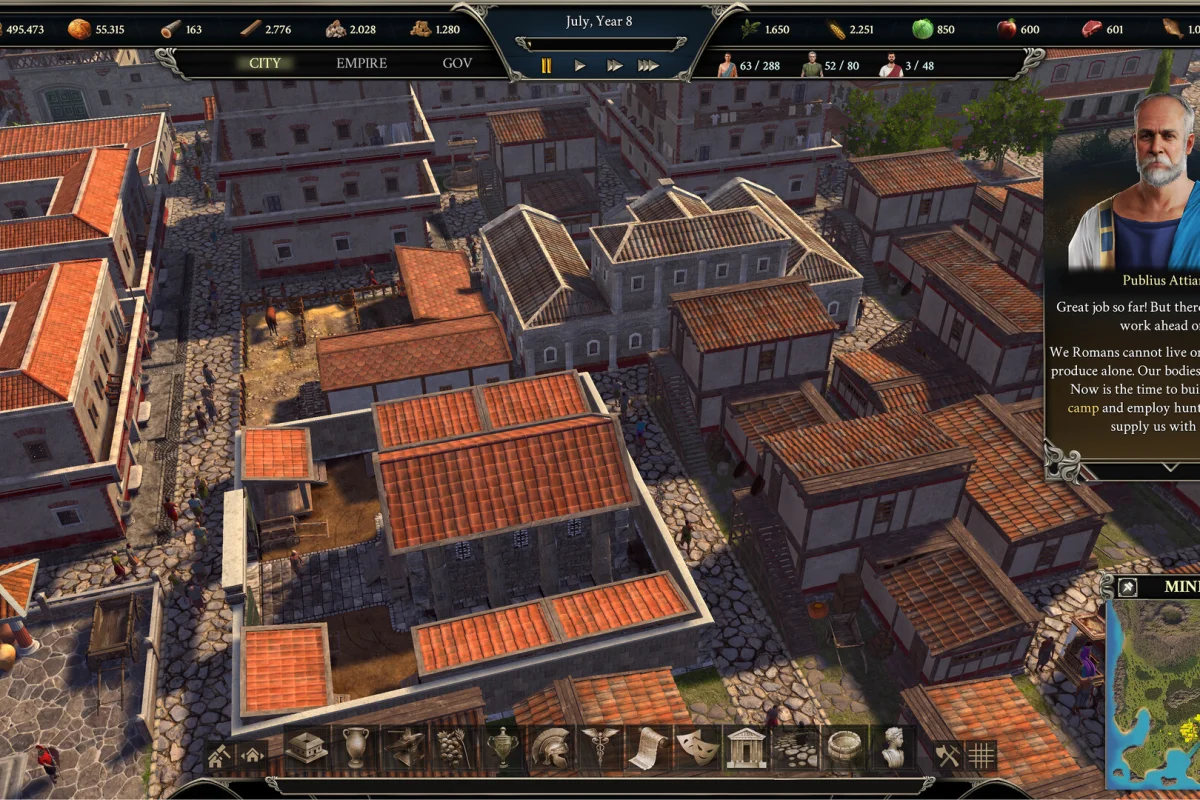
Task: Open the EMPIRE tab
Action: [361, 63]
